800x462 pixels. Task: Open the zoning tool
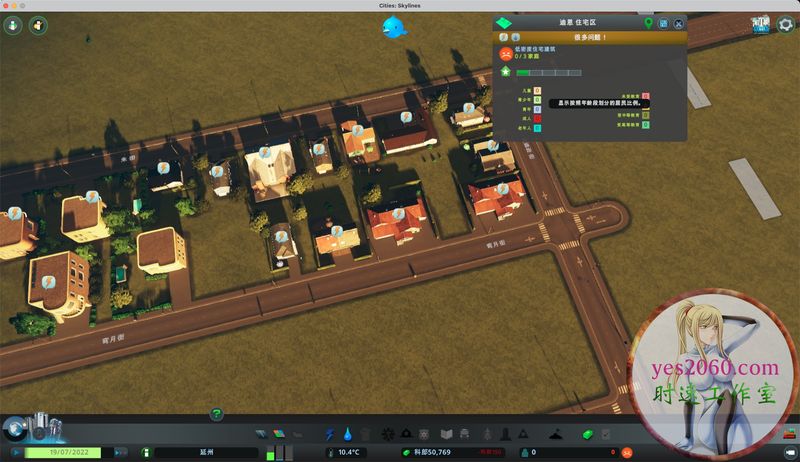pyautogui.click(x=279, y=435)
